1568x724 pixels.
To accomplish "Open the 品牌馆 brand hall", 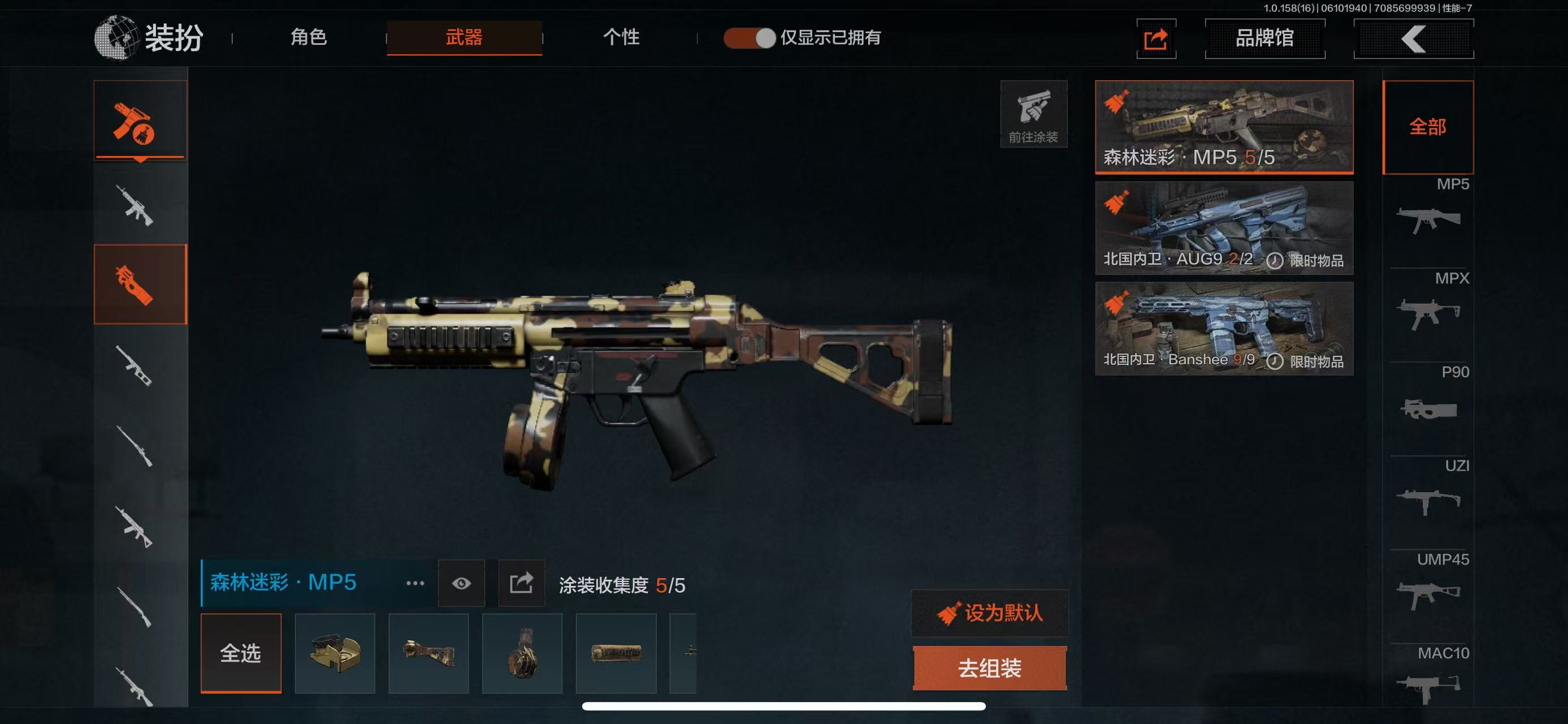I will tap(1264, 38).
